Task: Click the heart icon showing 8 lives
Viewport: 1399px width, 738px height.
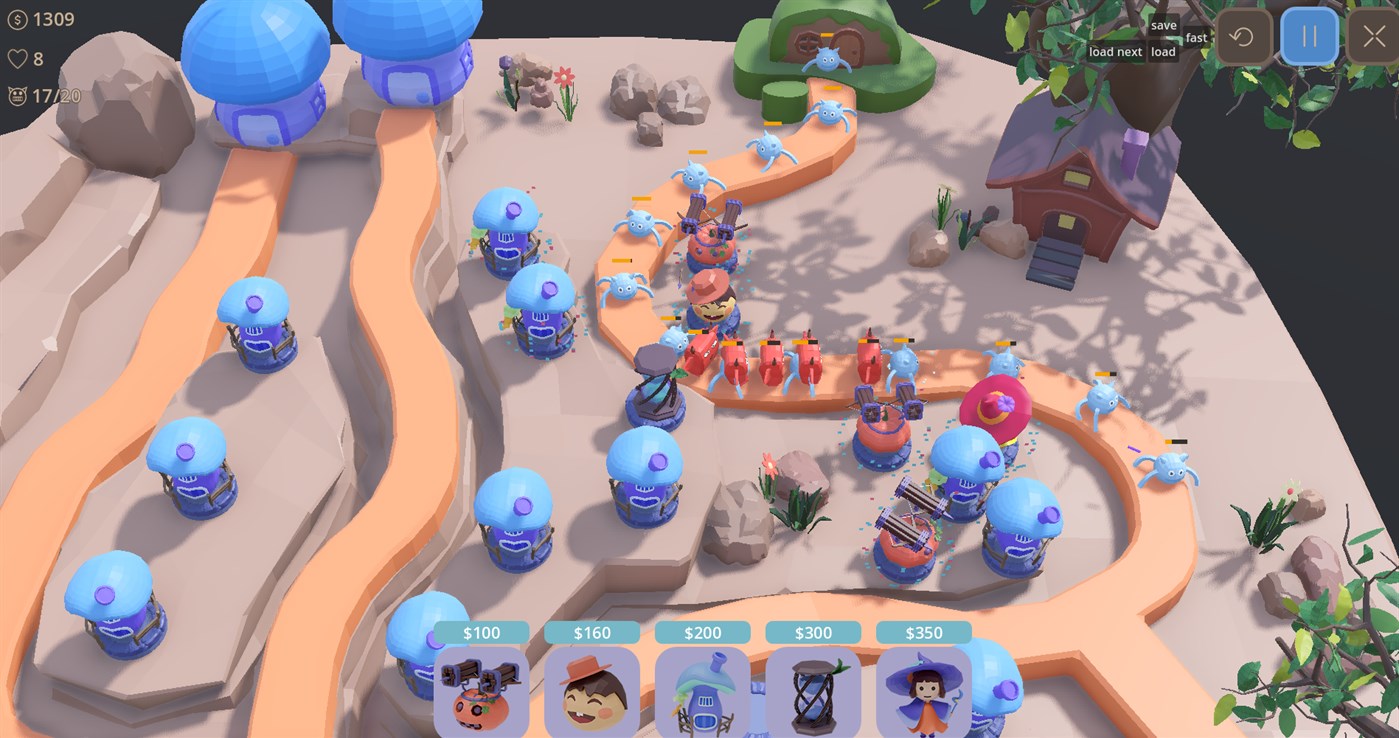Action: [x=17, y=57]
